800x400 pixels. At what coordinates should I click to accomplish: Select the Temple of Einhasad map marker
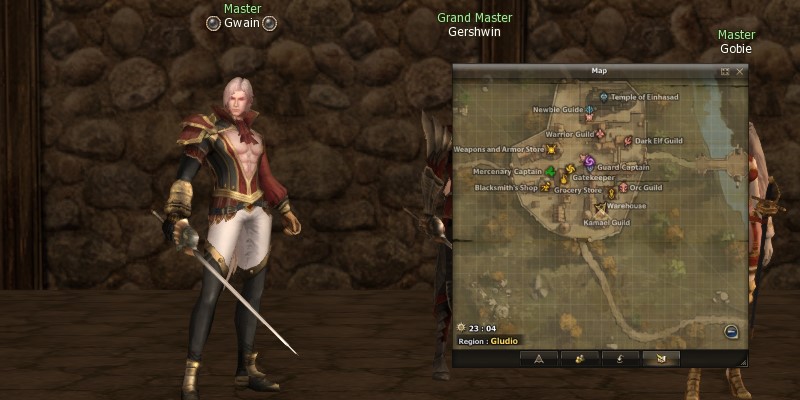(x=604, y=96)
